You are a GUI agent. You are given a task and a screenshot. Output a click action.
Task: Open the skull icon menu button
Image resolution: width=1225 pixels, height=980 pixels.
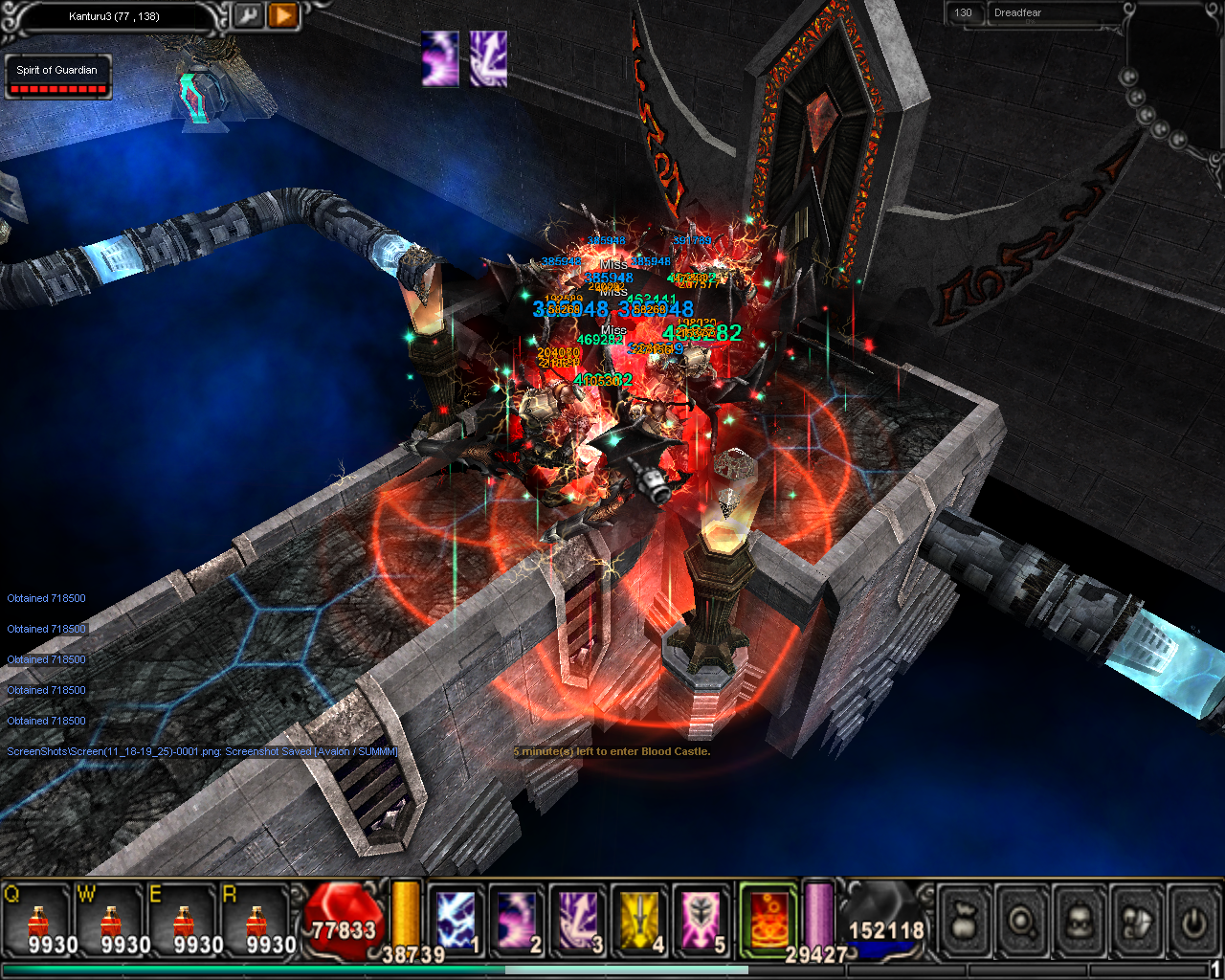coord(1080,922)
